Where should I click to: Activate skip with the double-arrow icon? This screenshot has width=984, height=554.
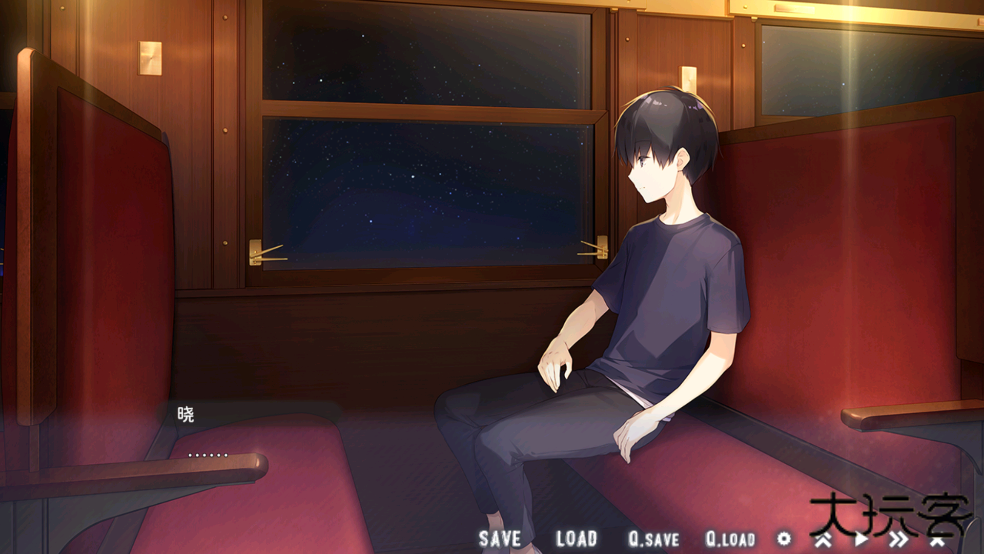(899, 539)
